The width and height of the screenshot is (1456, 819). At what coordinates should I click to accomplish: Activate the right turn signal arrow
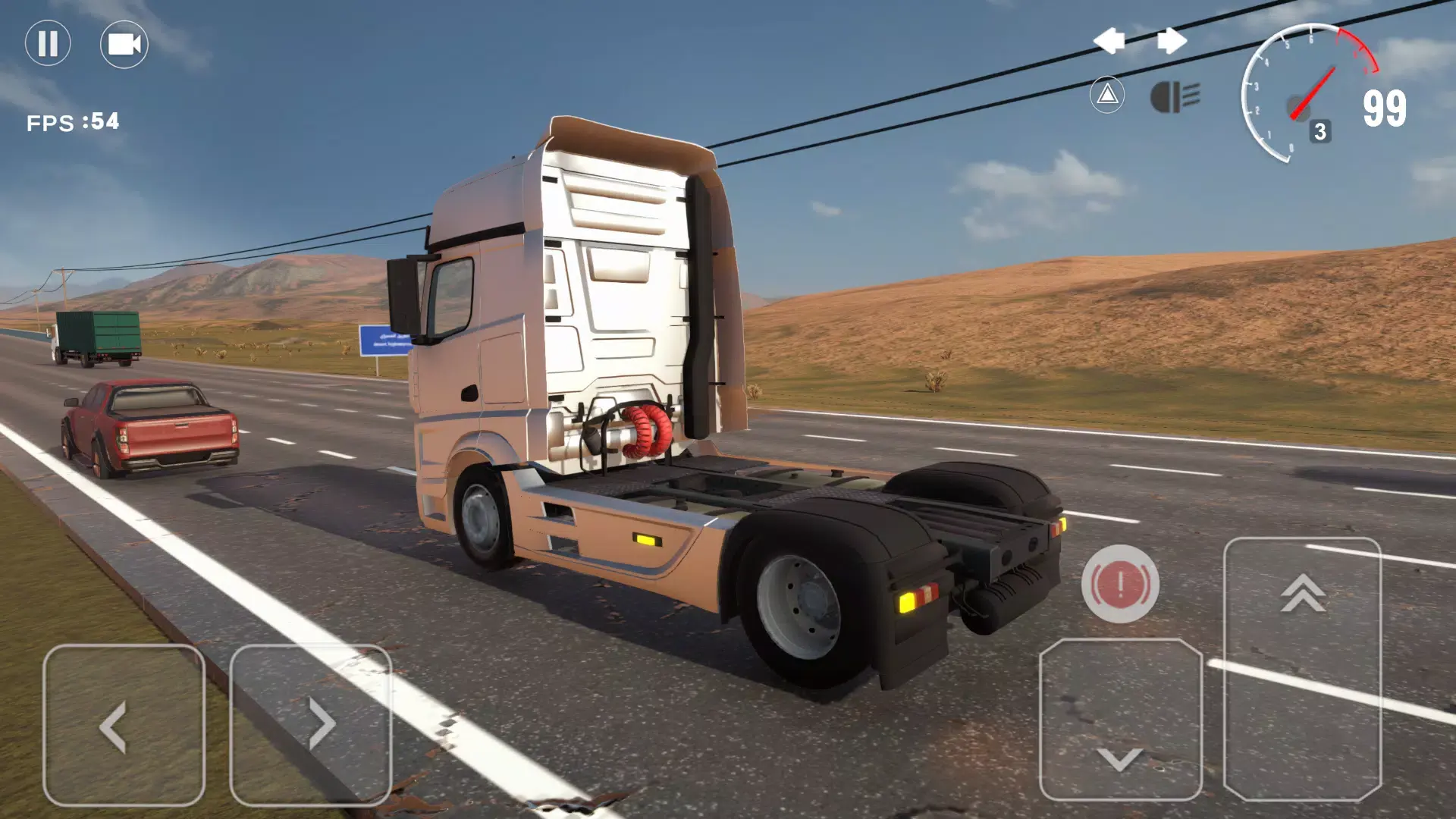[1172, 40]
